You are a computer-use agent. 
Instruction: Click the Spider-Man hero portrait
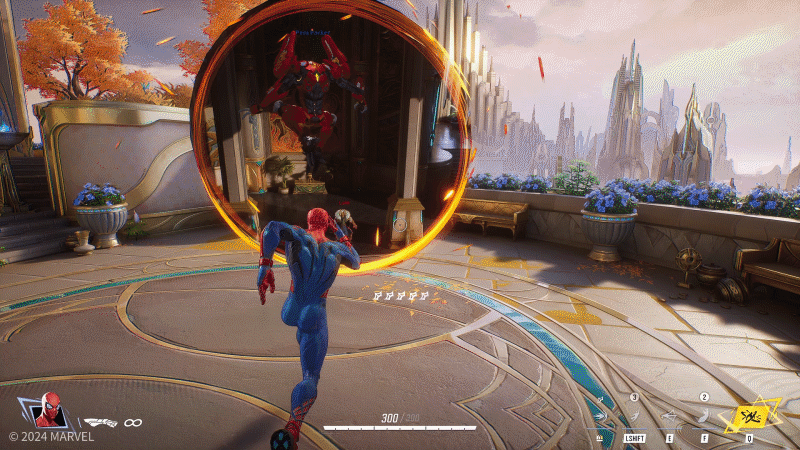48,410
